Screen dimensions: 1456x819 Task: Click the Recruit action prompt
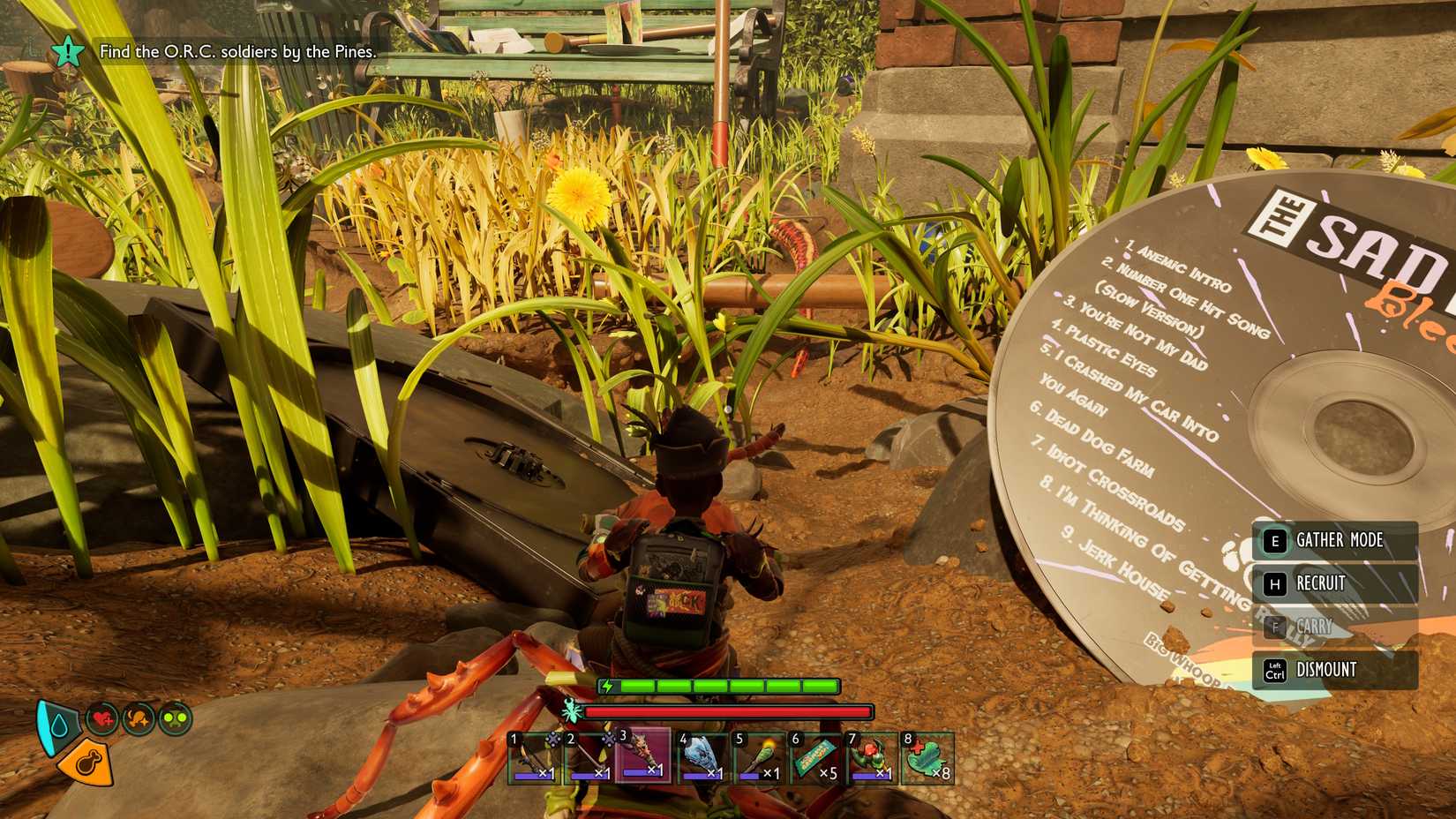[x=1324, y=583]
